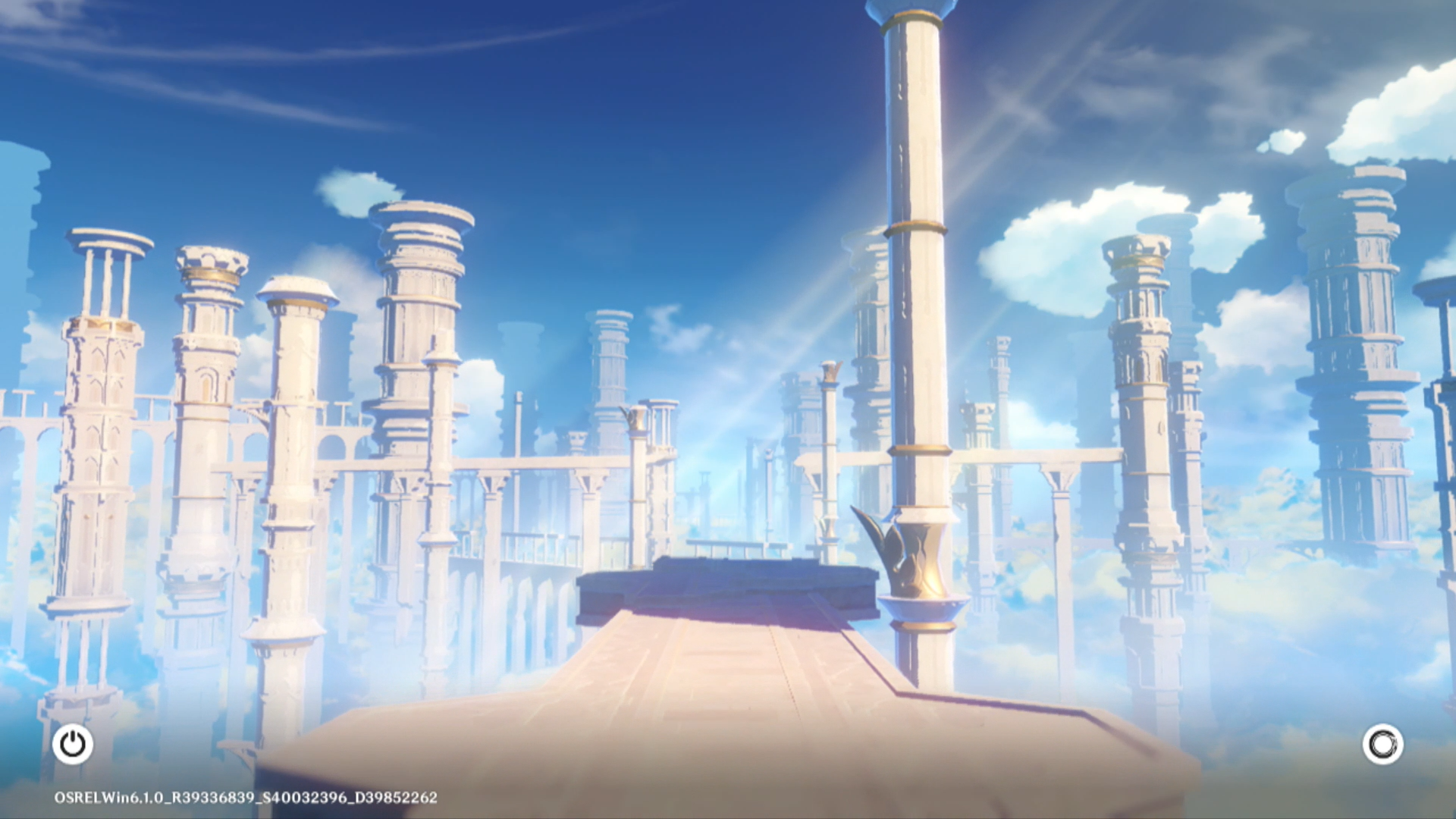Click the power exit button
Image resolution: width=1456 pixels, height=819 pixels.
pyautogui.click(x=73, y=744)
